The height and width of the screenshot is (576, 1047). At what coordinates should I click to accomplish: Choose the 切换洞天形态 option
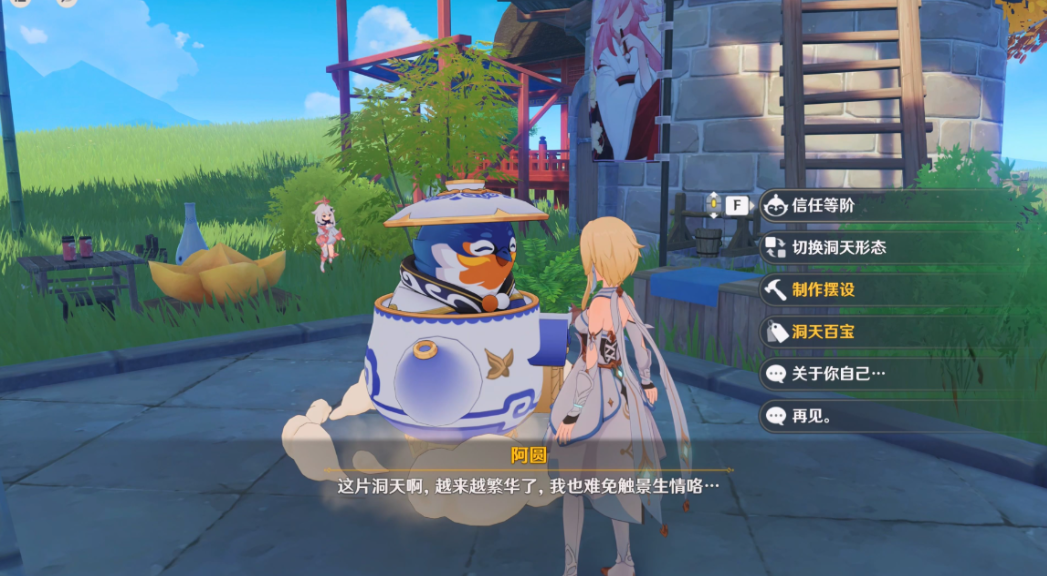[838, 248]
